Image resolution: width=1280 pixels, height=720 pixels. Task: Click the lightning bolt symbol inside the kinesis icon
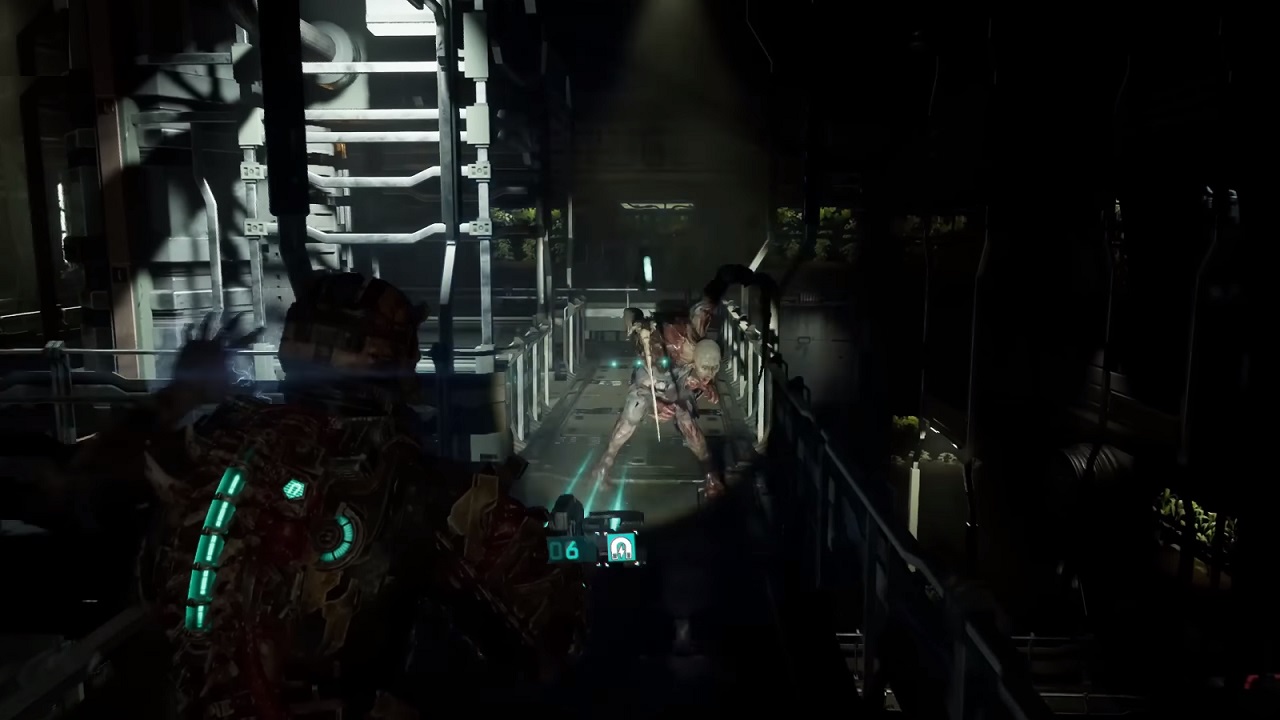tap(620, 551)
